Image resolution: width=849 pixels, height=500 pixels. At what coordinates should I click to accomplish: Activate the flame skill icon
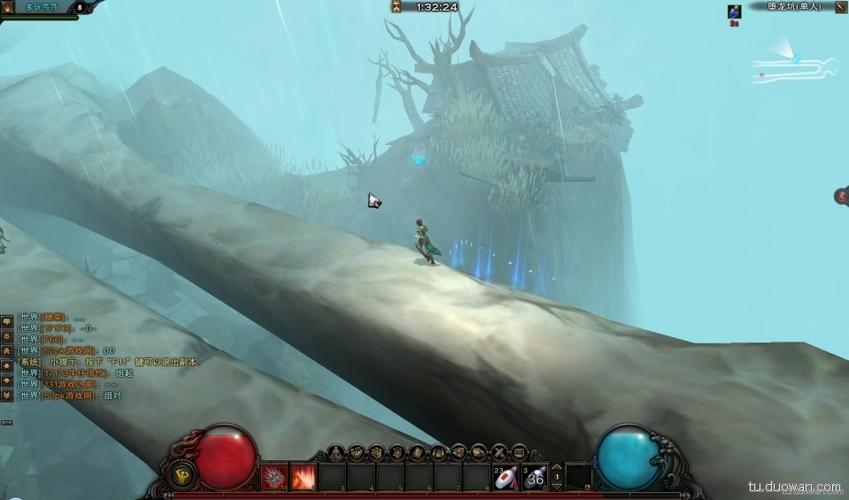pyautogui.click(x=302, y=477)
